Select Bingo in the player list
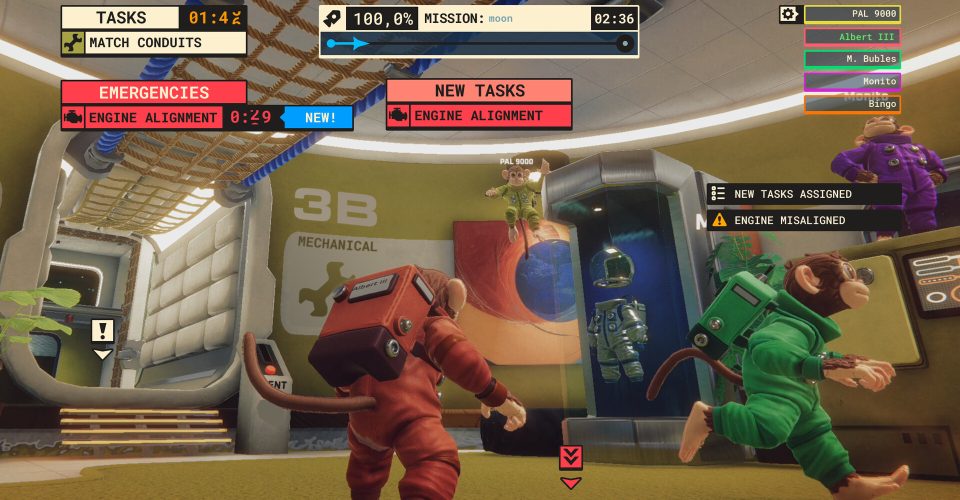 click(852, 103)
